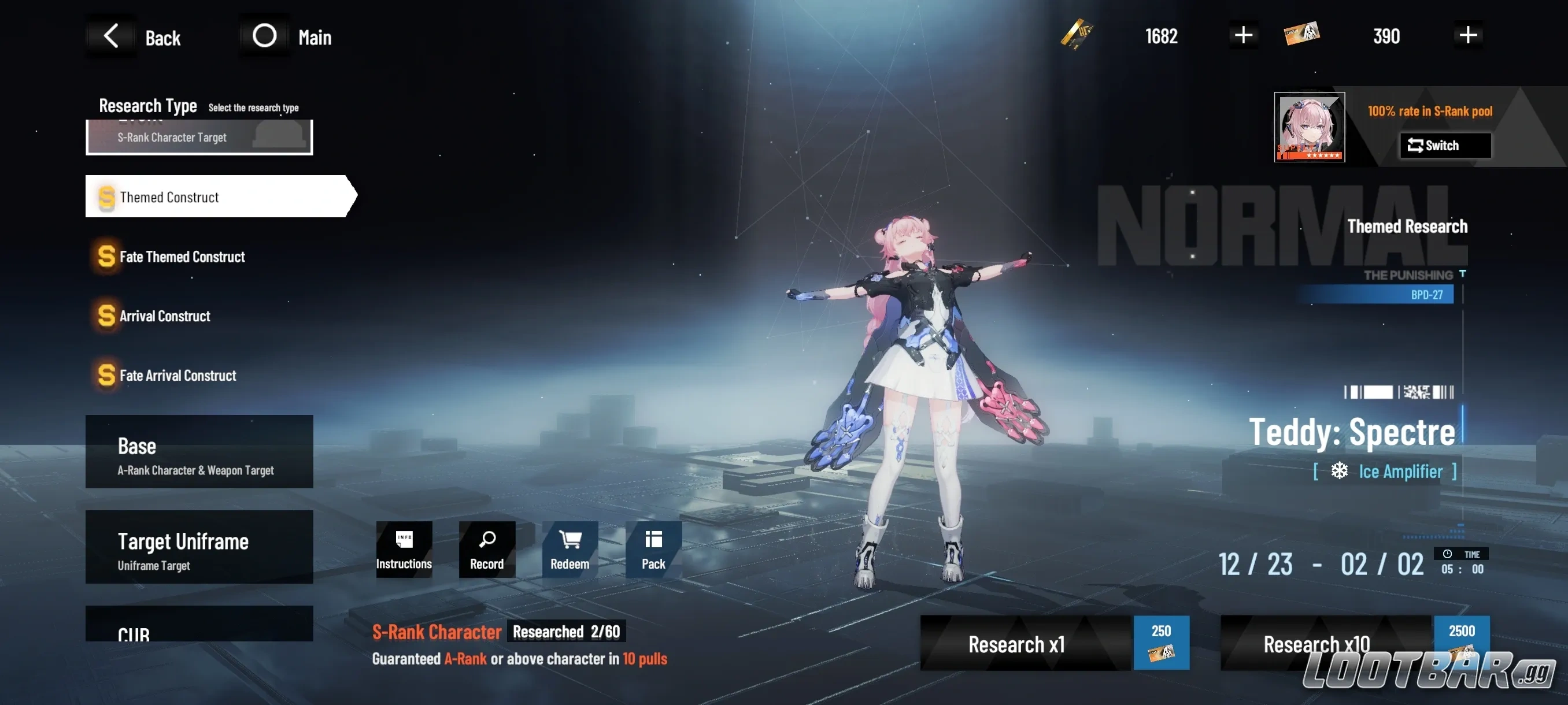This screenshot has width=1568, height=705.
Task: Open the Main menu circle icon
Action: (264, 35)
